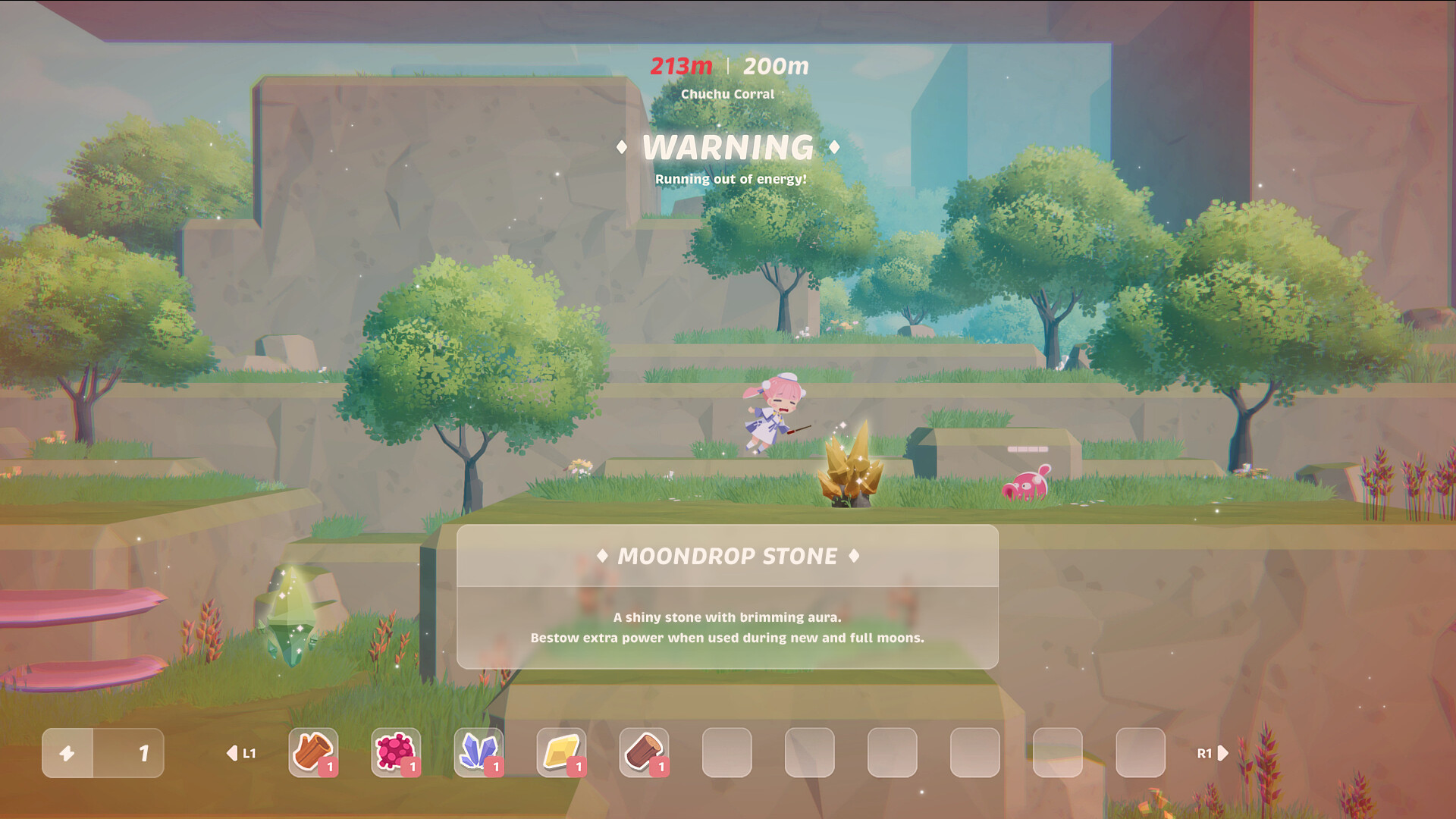
Task: Click the R1 arrow to cycle the hotbar right
Action: coord(1222,753)
